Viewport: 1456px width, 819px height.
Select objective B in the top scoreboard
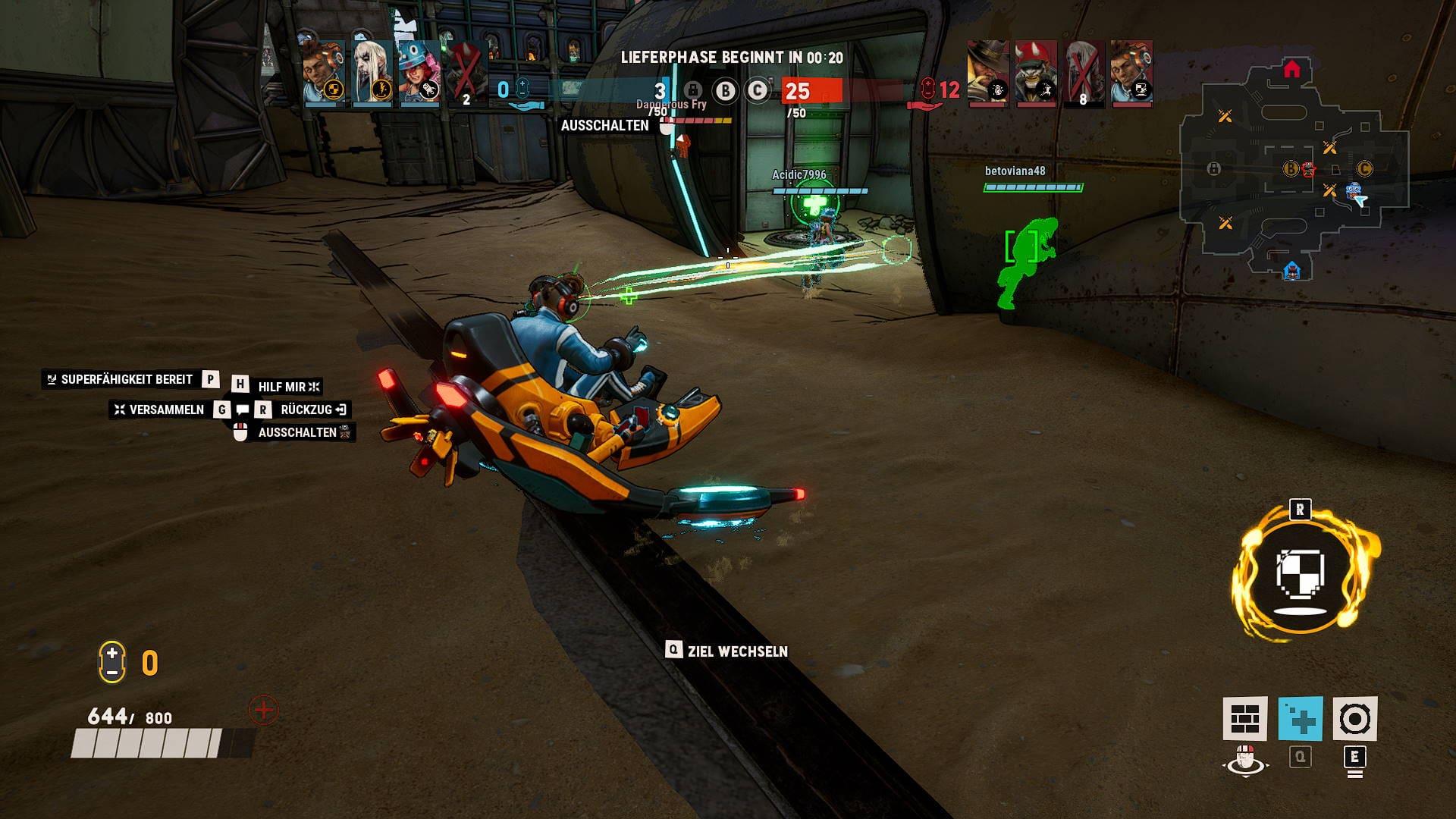pyautogui.click(x=726, y=91)
